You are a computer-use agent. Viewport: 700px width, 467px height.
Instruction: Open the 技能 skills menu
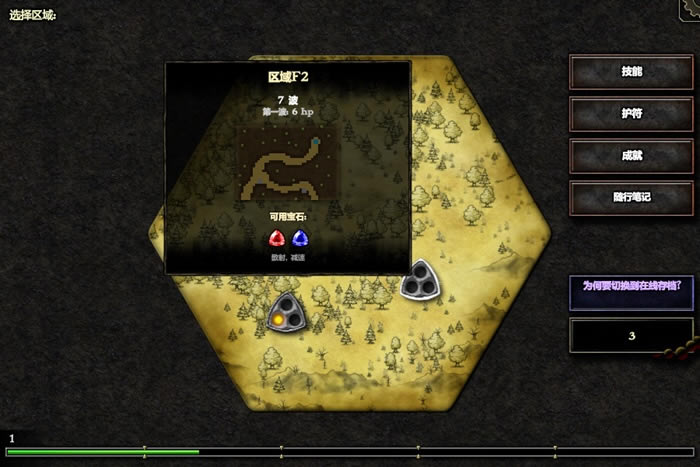(631, 72)
